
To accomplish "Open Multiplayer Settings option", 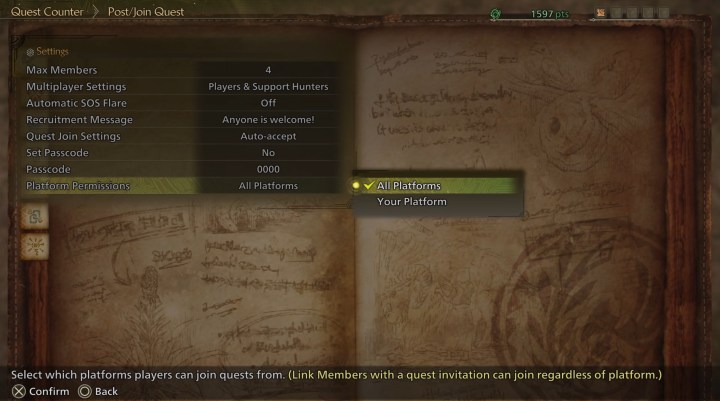I will click(x=180, y=87).
